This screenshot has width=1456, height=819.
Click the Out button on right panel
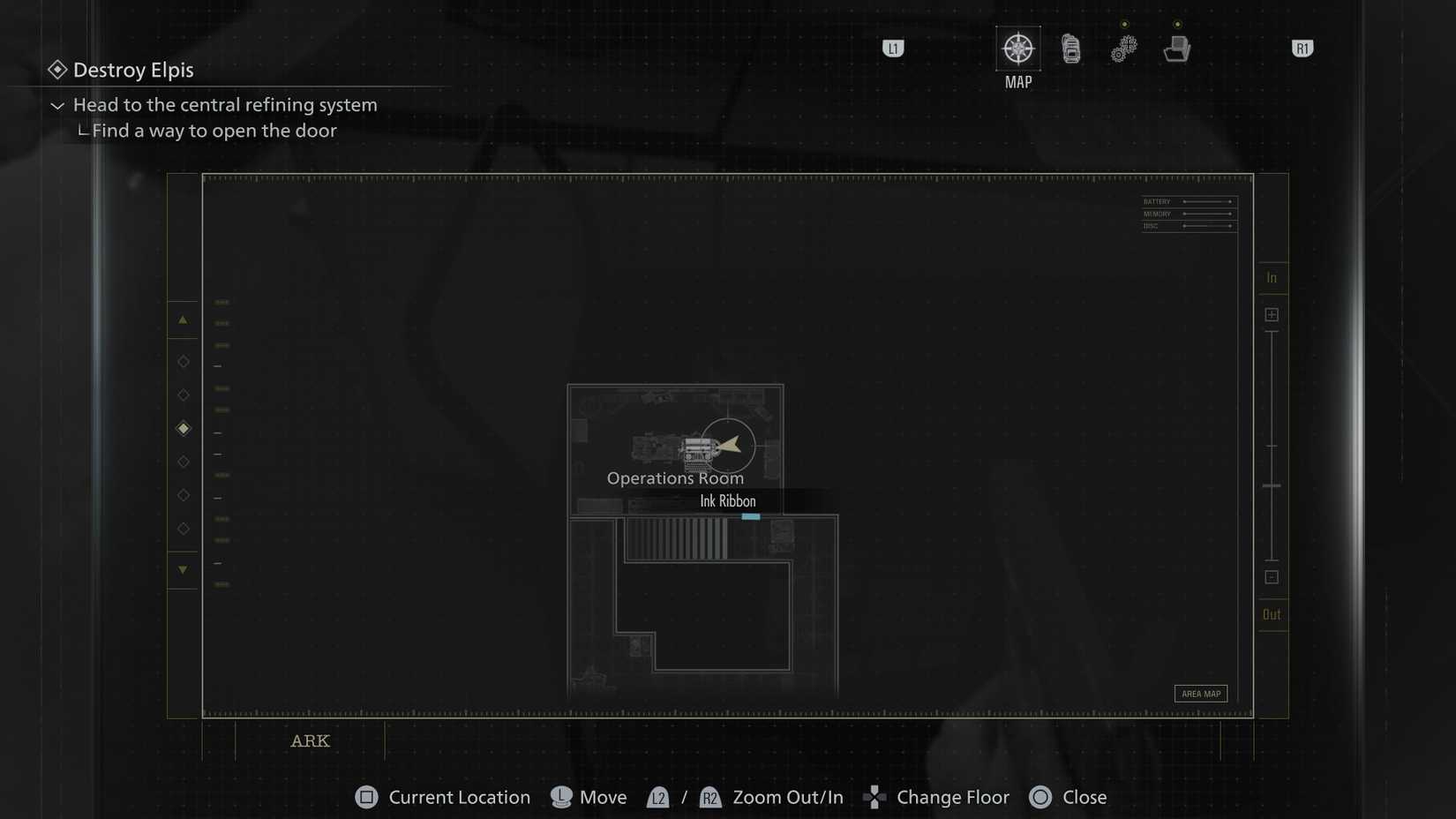1272,613
